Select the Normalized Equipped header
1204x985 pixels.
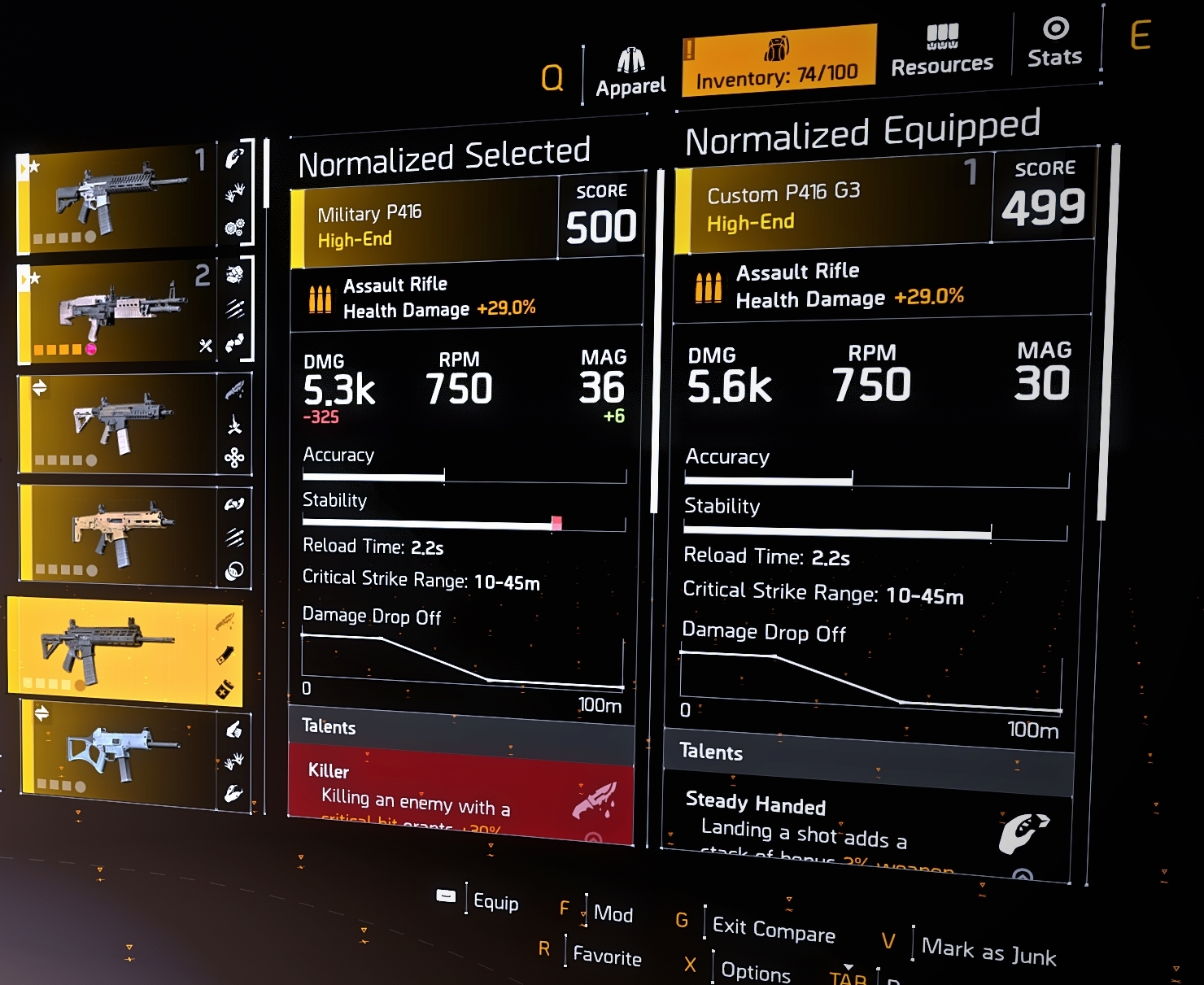click(x=862, y=130)
